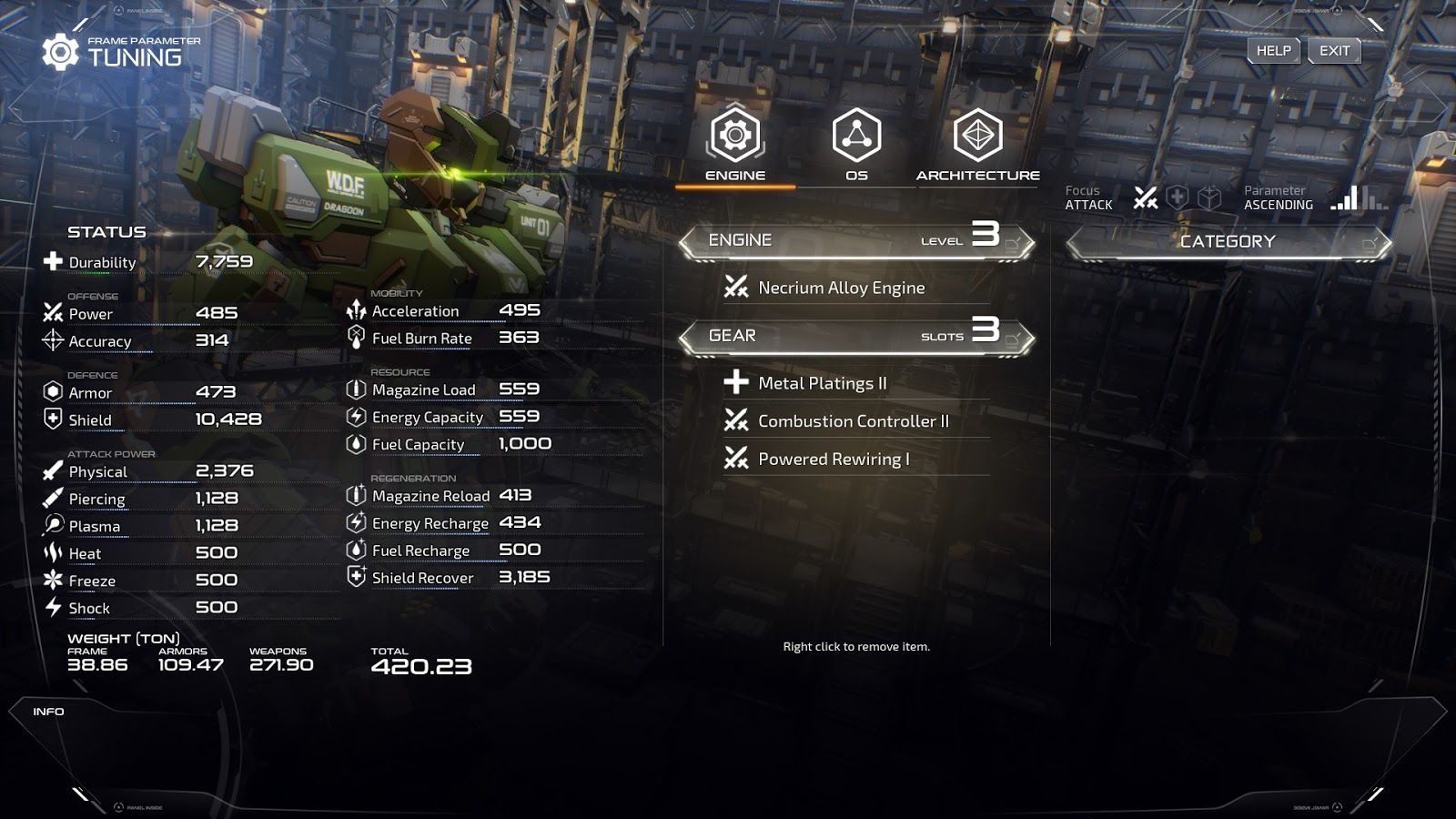The image size is (1456, 819).
Task: Set focus to the cube icon
Action: click(1209, 197)
